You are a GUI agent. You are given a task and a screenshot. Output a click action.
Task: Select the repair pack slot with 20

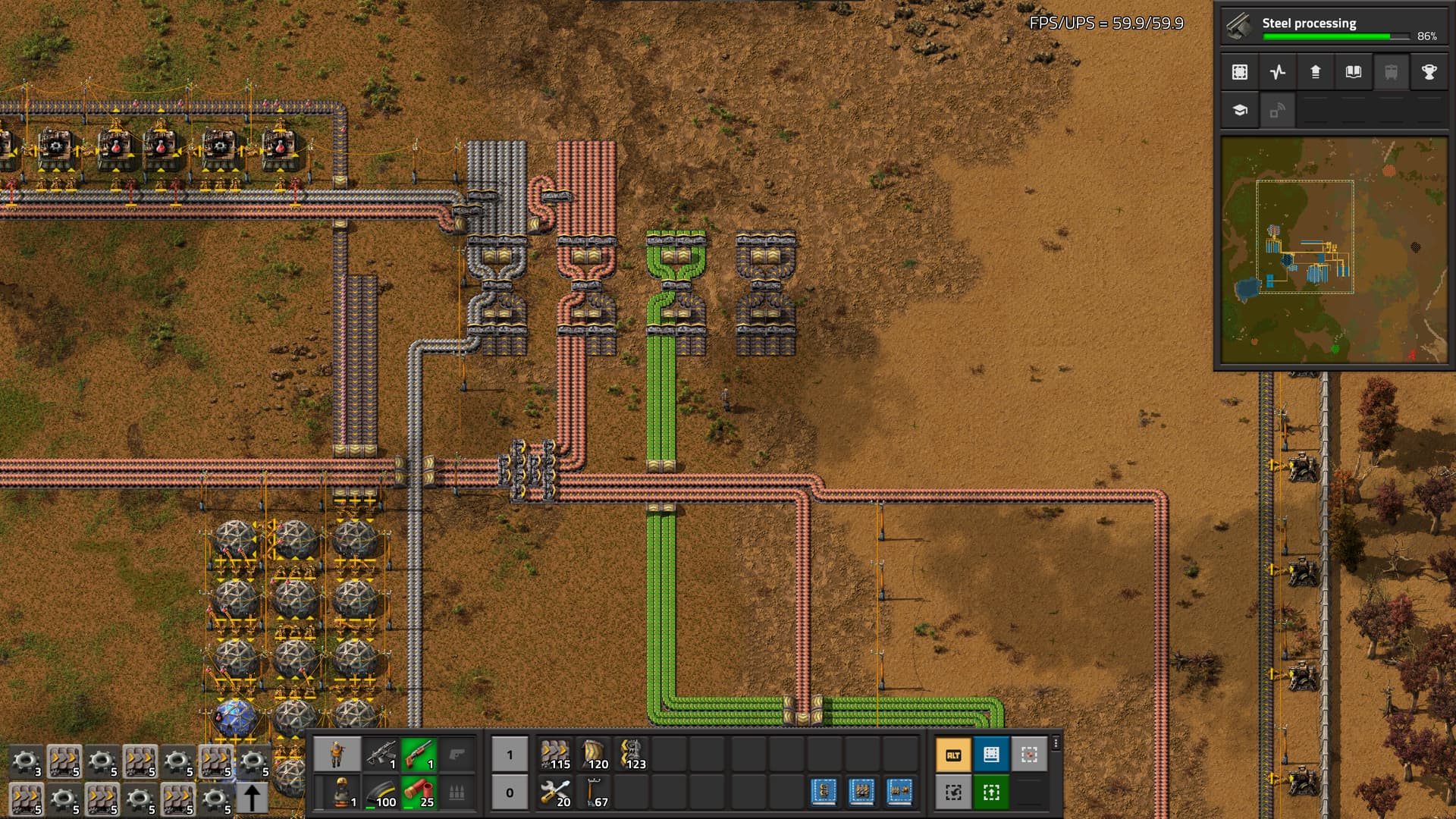(555, 792)
